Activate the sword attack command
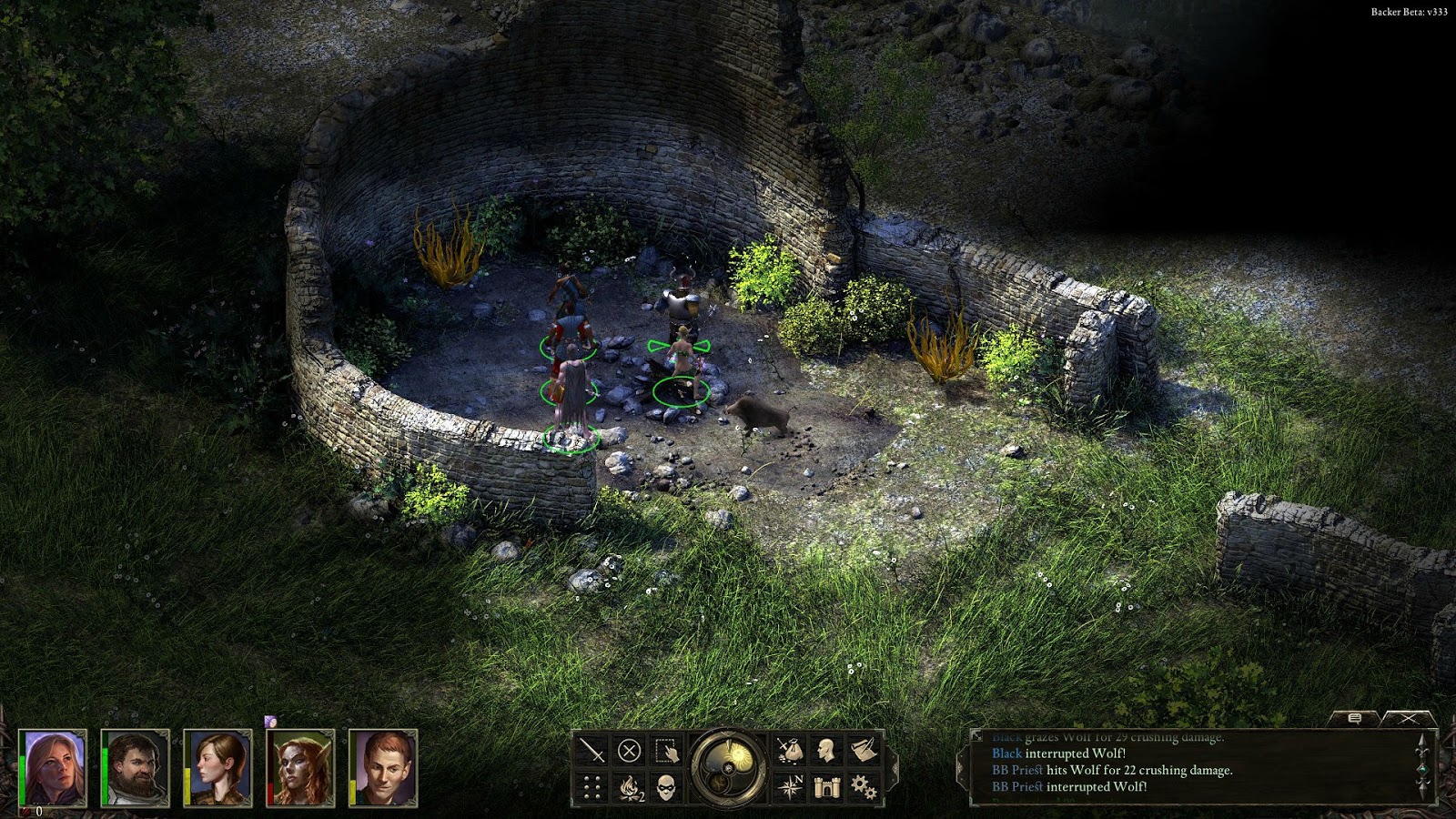The height and width of the screenshot is (819, 1456). click(592, 751)
